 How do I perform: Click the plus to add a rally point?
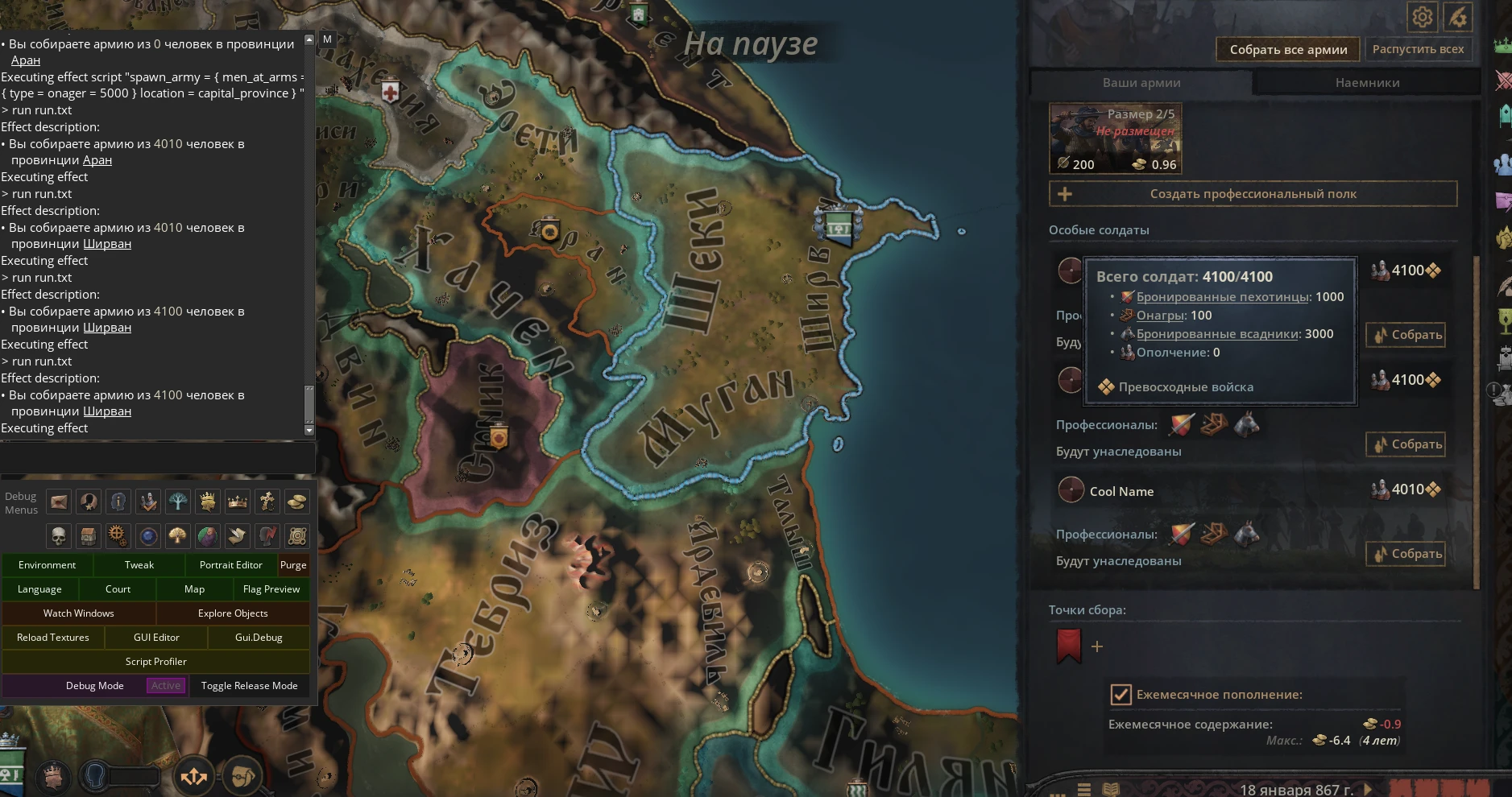(x=1096, y=646)
